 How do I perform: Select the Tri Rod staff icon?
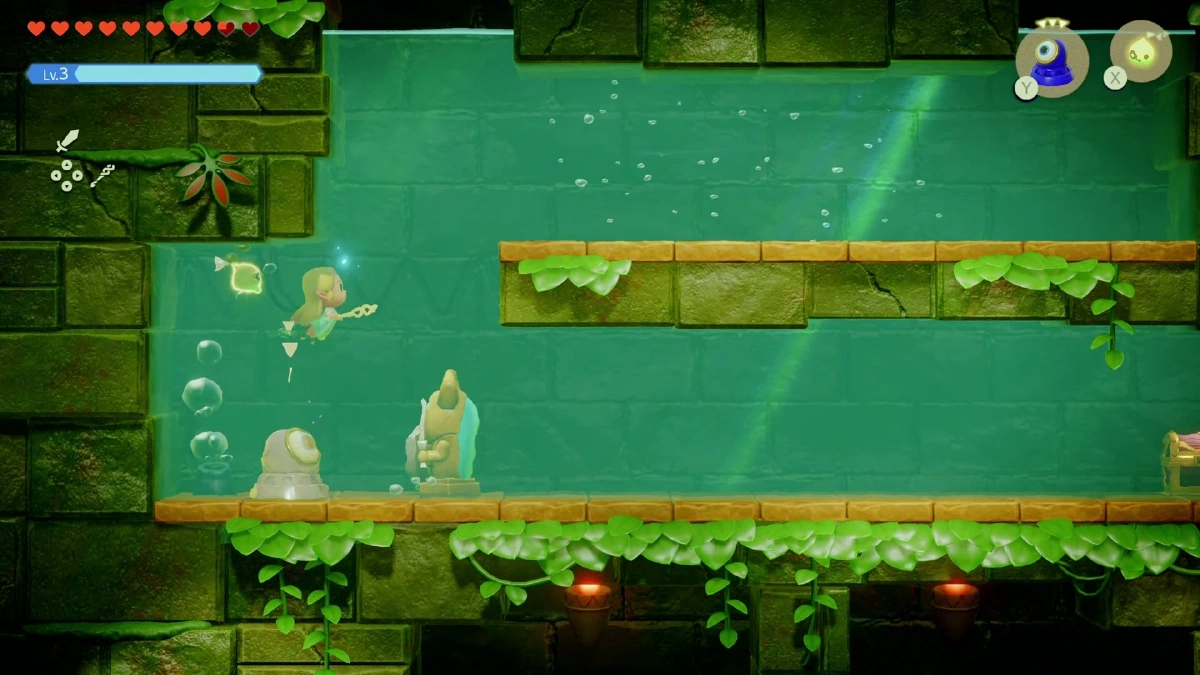(x=102, y=176)
